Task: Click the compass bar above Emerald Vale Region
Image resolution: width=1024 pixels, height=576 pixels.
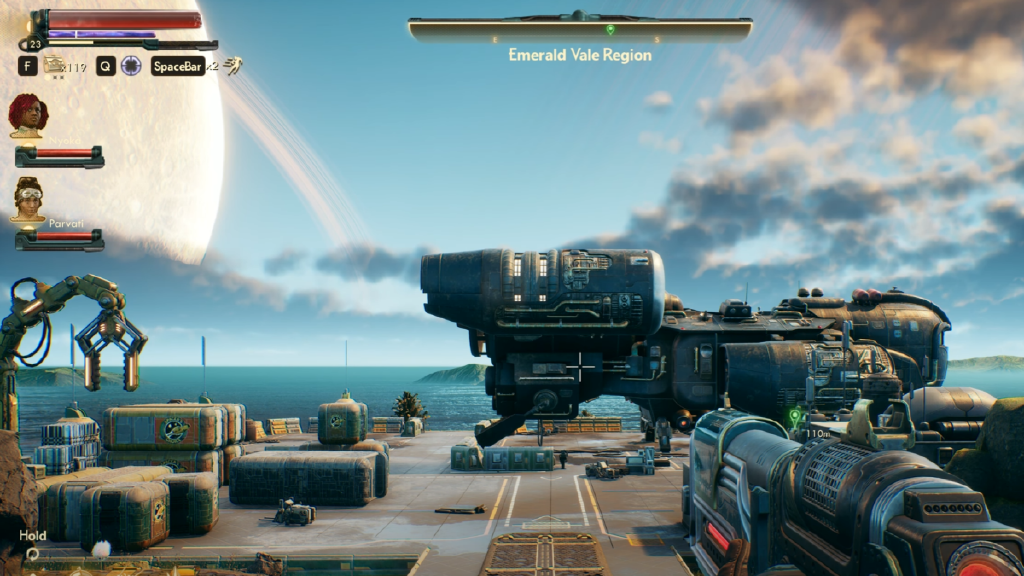Action: tap(579, 30)
